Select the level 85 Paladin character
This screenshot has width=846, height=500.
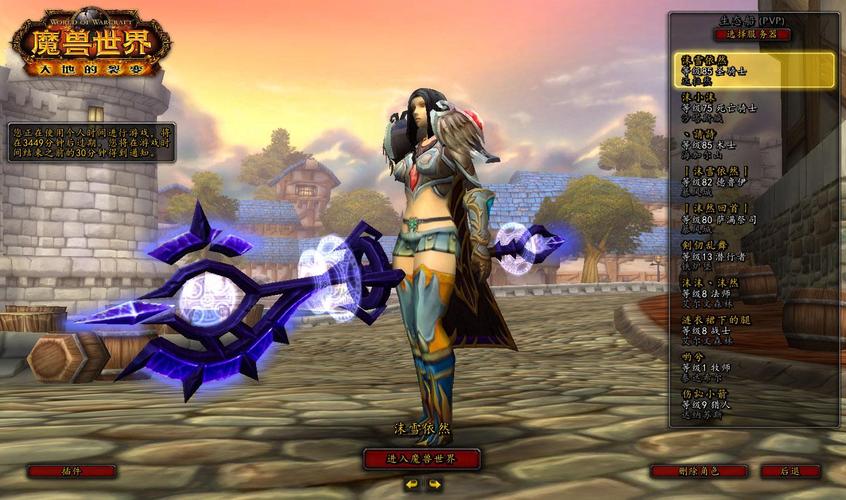[x=752, y=69]
